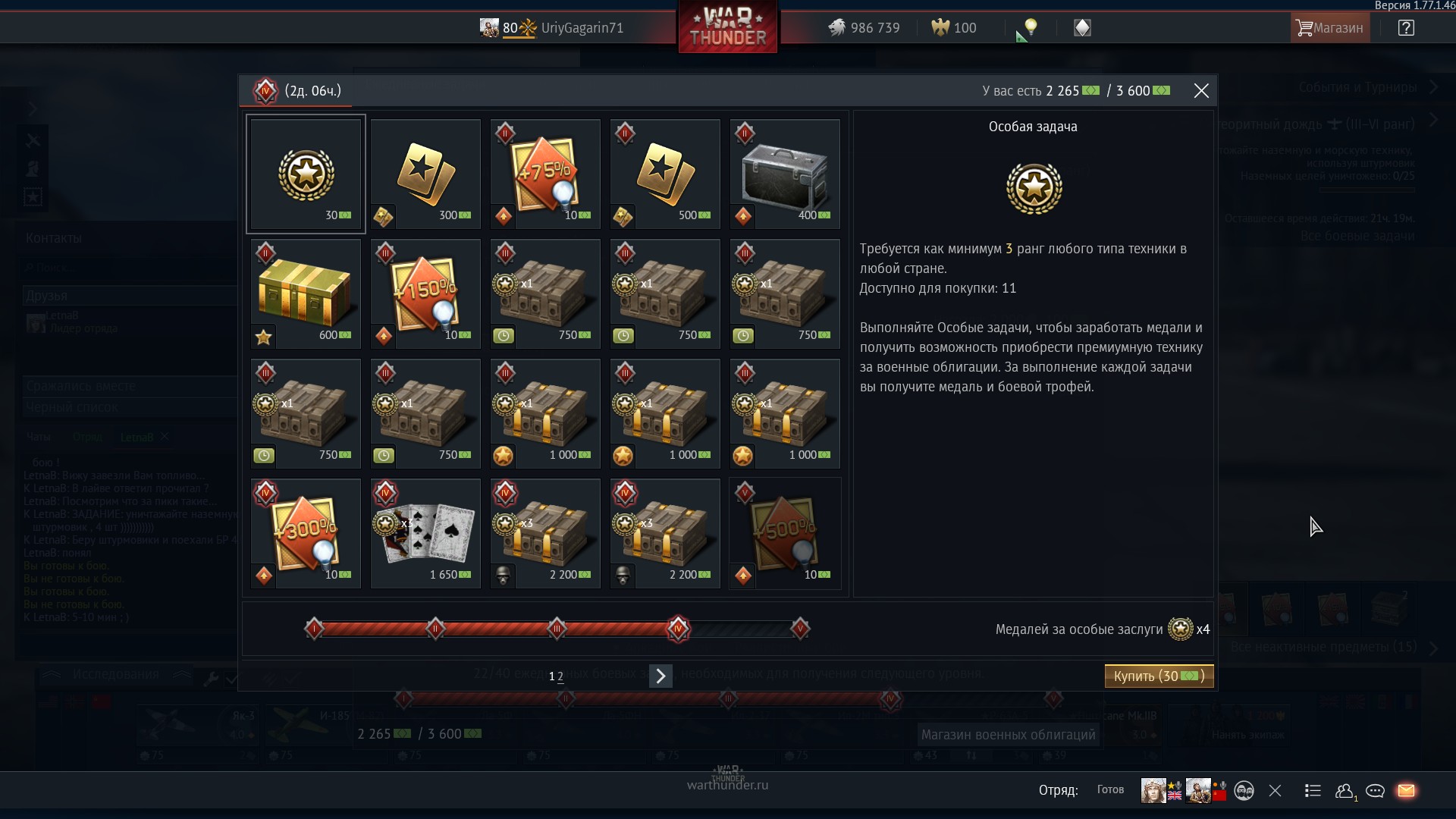This screenshot has width=1456, height=819.
Task: Choose the 400-bond black metal case
Action: tap(785, 174)
